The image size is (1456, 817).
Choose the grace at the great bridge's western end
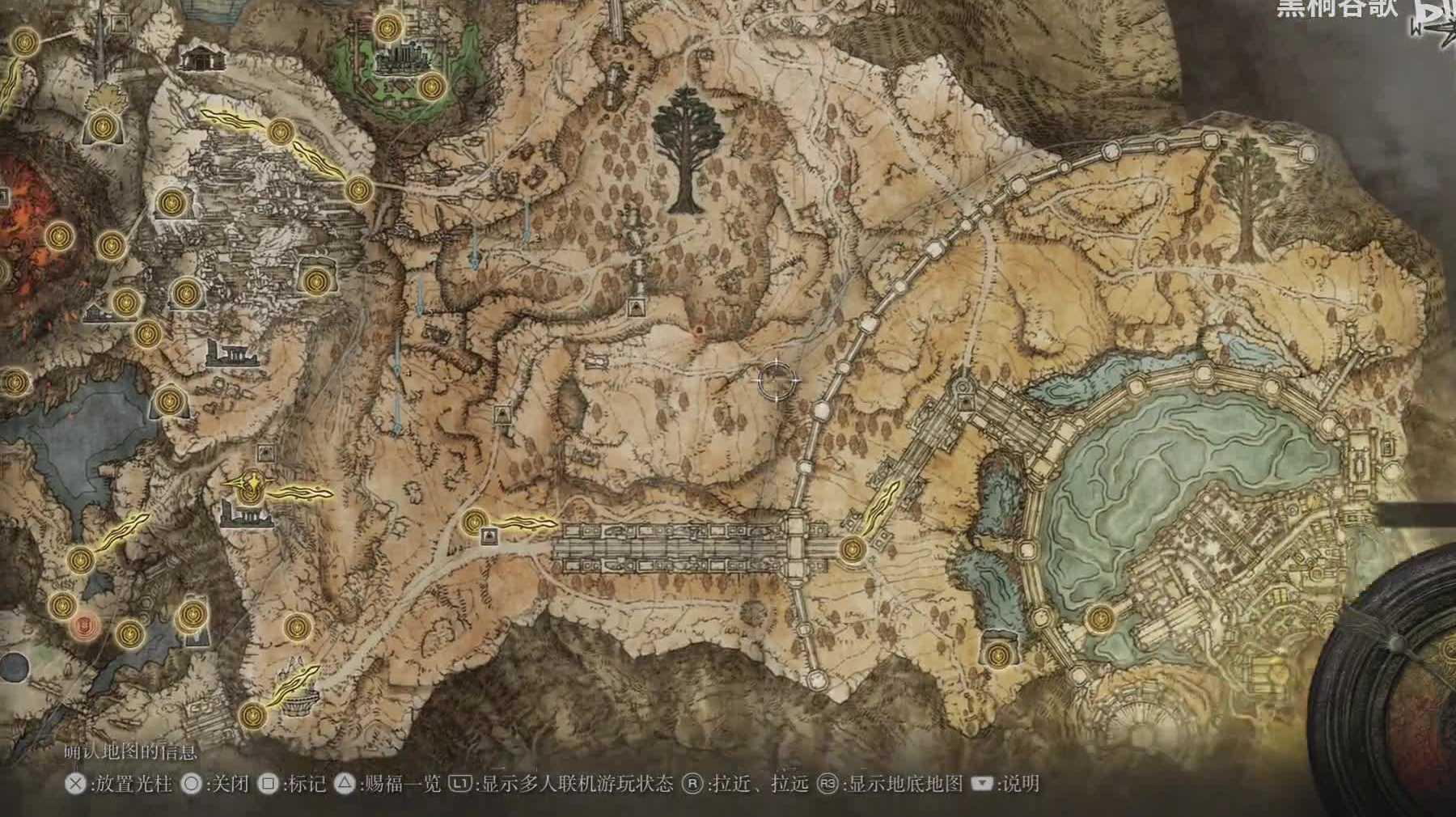tap(473, 523)
